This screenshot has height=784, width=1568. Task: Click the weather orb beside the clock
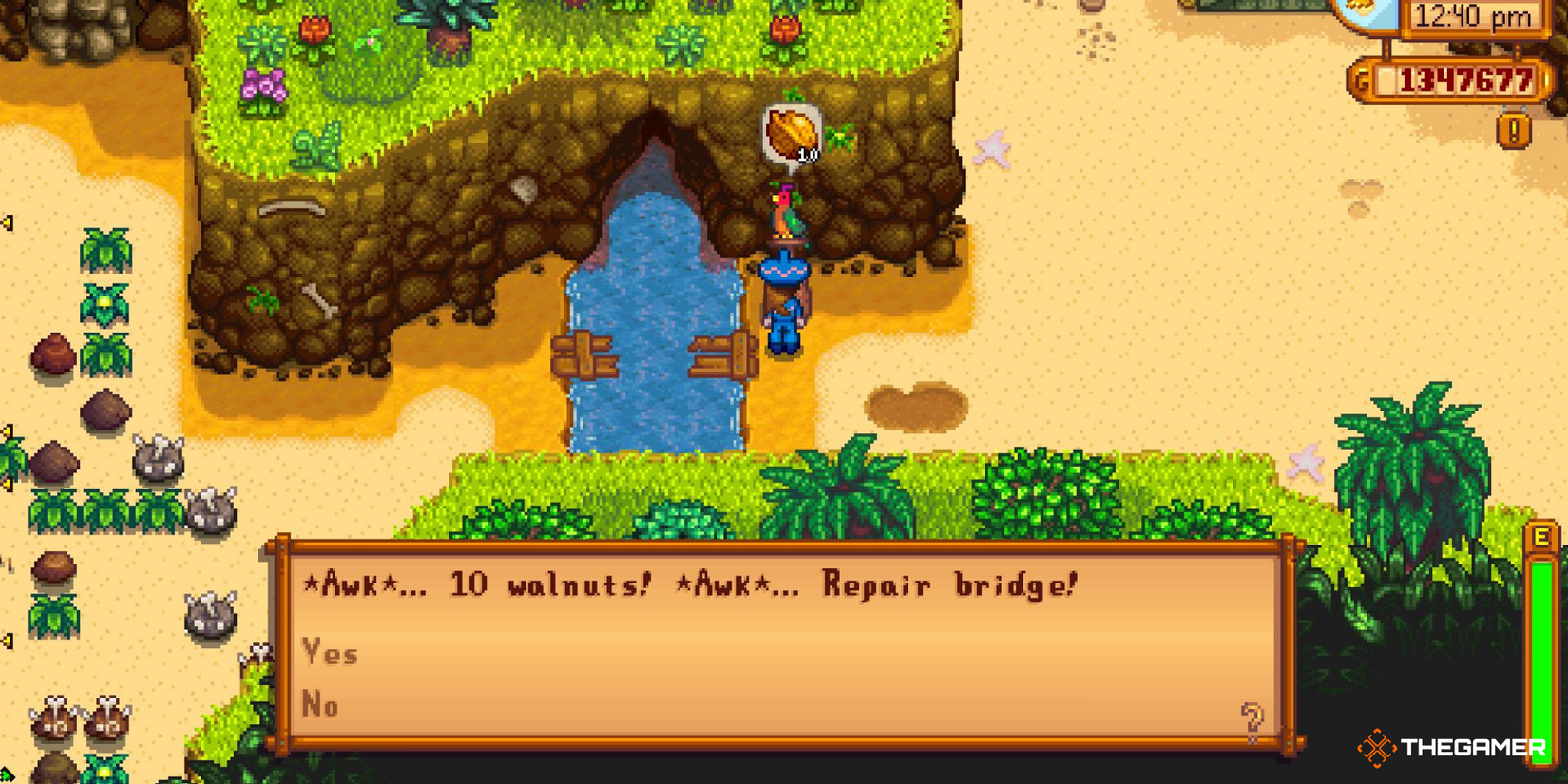tap(1361, 13)
